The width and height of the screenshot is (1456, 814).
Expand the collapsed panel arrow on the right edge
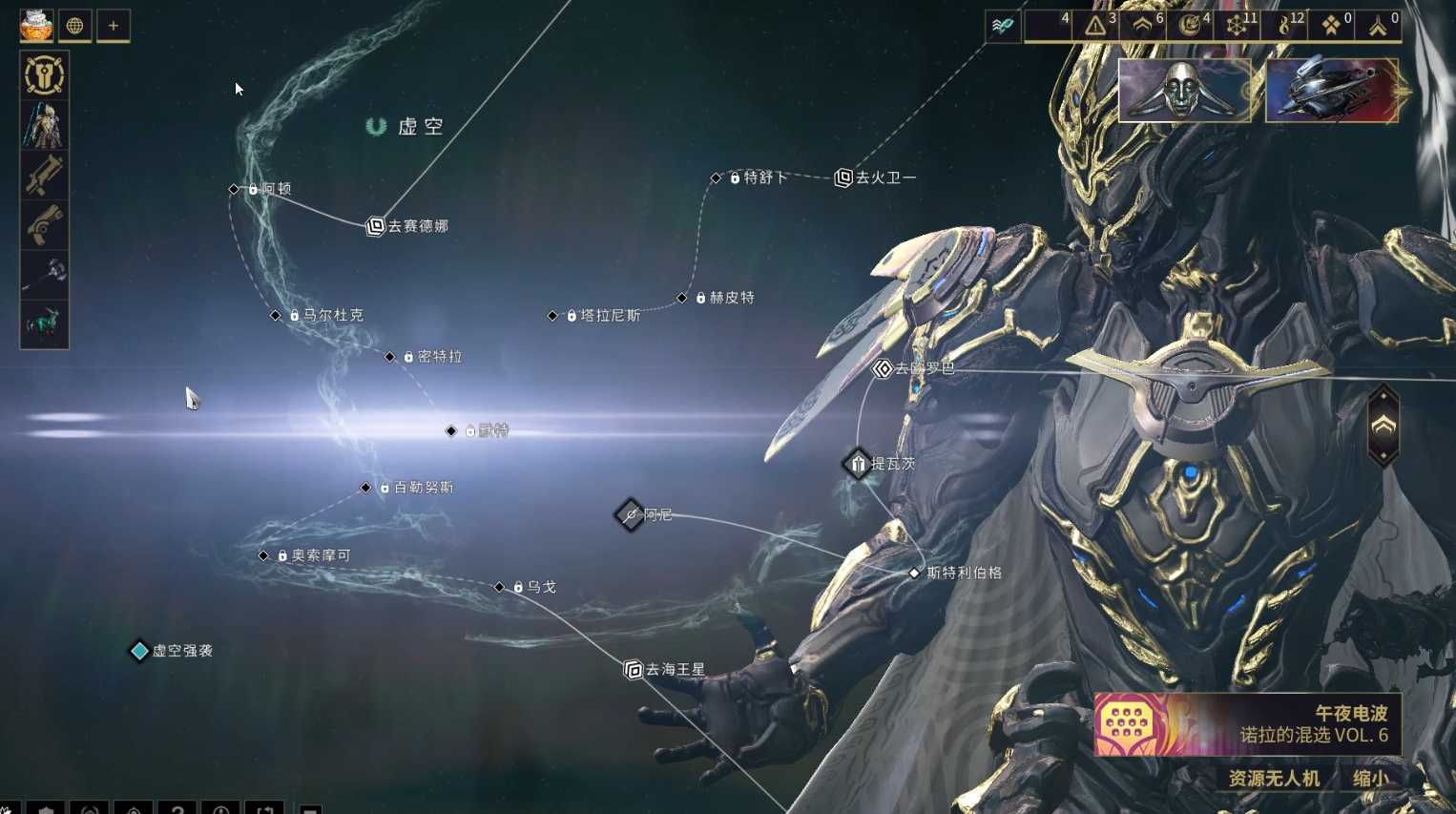pyautogui.click(x=1383, y=427)
